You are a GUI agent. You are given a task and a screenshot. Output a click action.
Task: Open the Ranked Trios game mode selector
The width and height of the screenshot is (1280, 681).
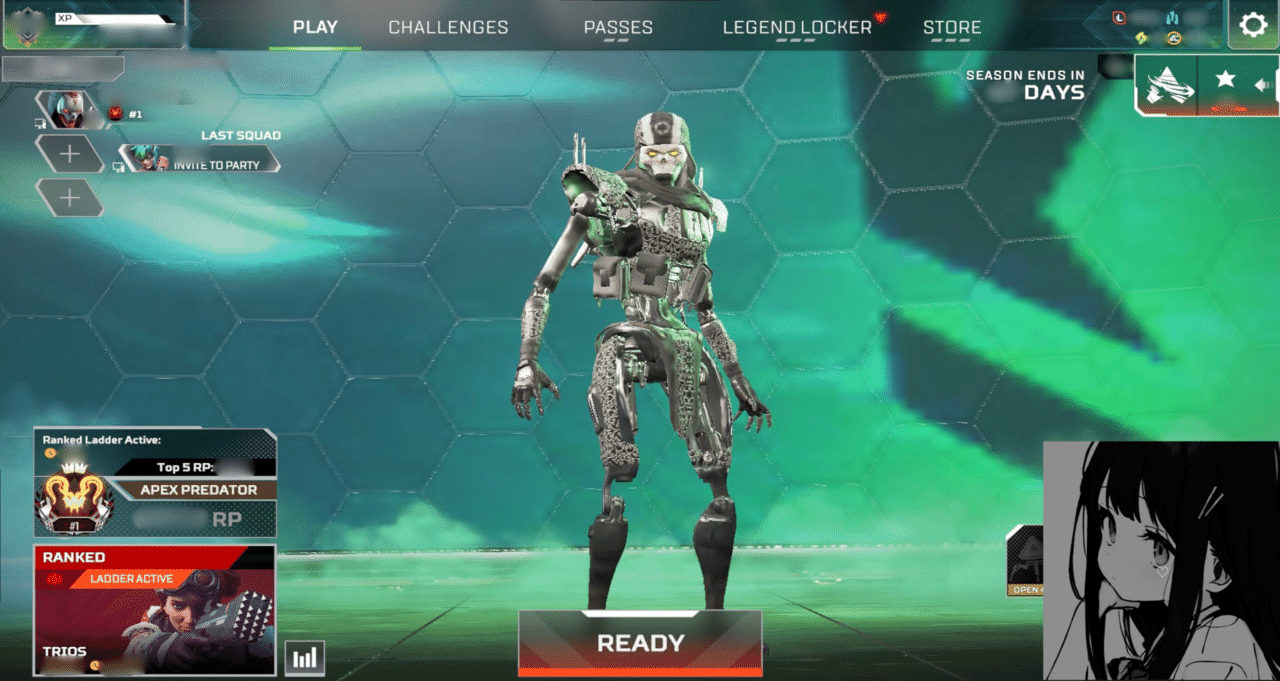tap(154, 609)
